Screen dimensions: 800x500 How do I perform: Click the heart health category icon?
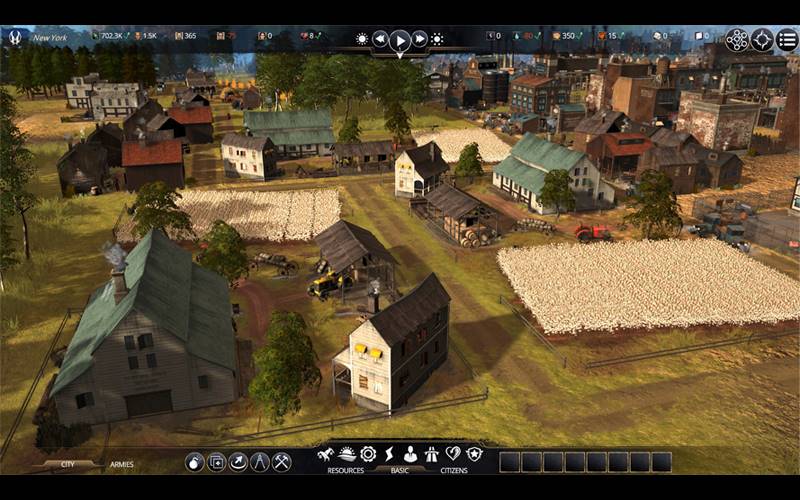pos(453,454)
